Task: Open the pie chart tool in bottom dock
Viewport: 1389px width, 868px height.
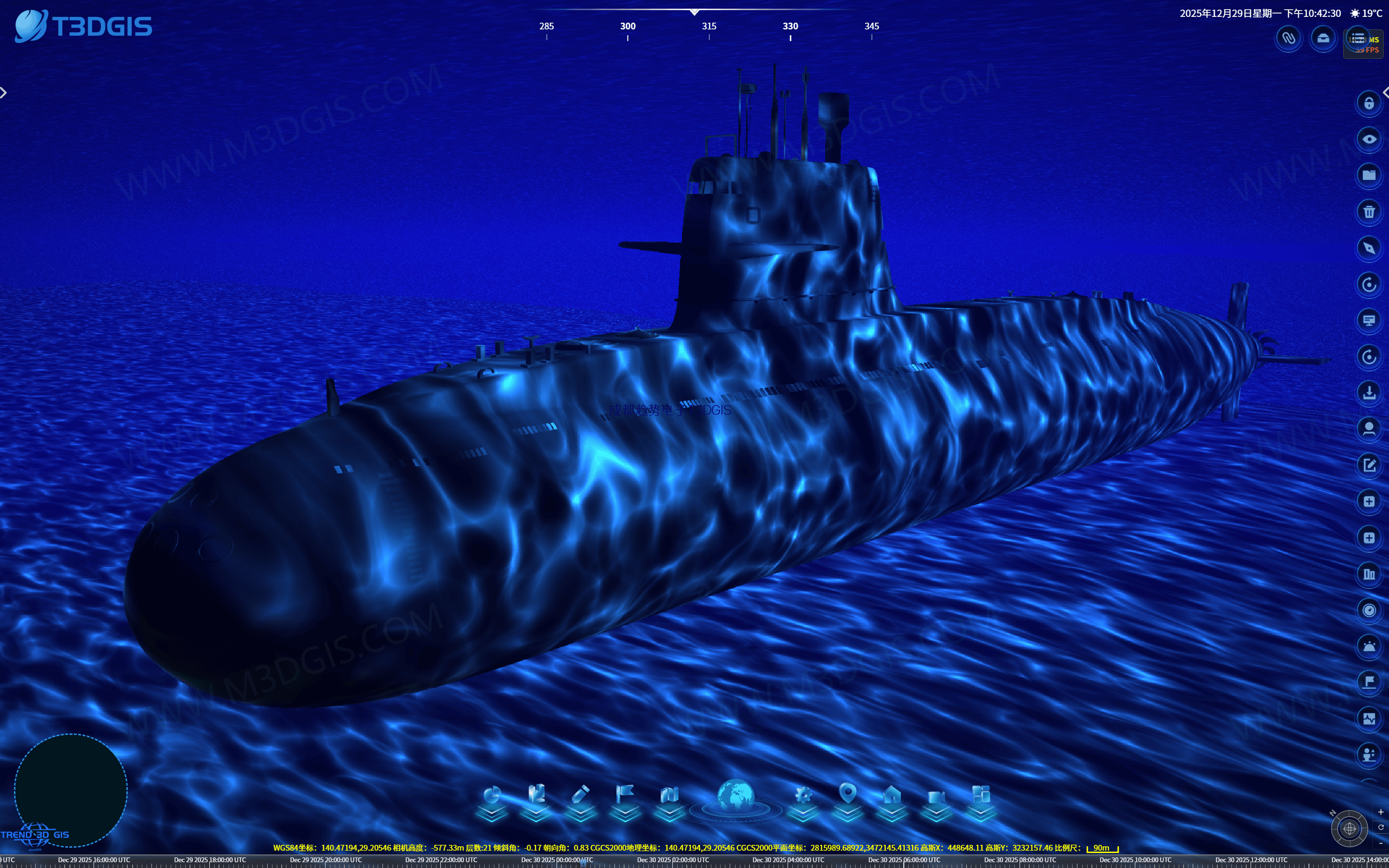Action: tap(492, 796)
